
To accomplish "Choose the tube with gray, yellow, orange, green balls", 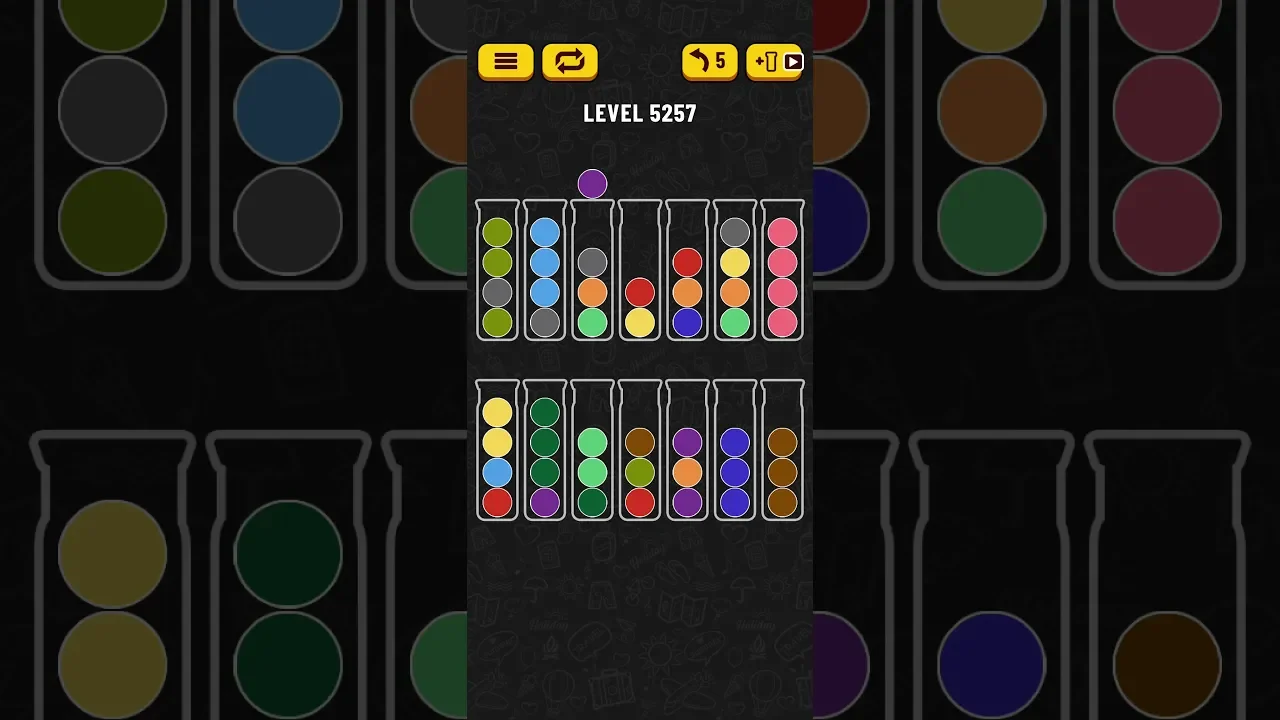I will tap(735, 272).
